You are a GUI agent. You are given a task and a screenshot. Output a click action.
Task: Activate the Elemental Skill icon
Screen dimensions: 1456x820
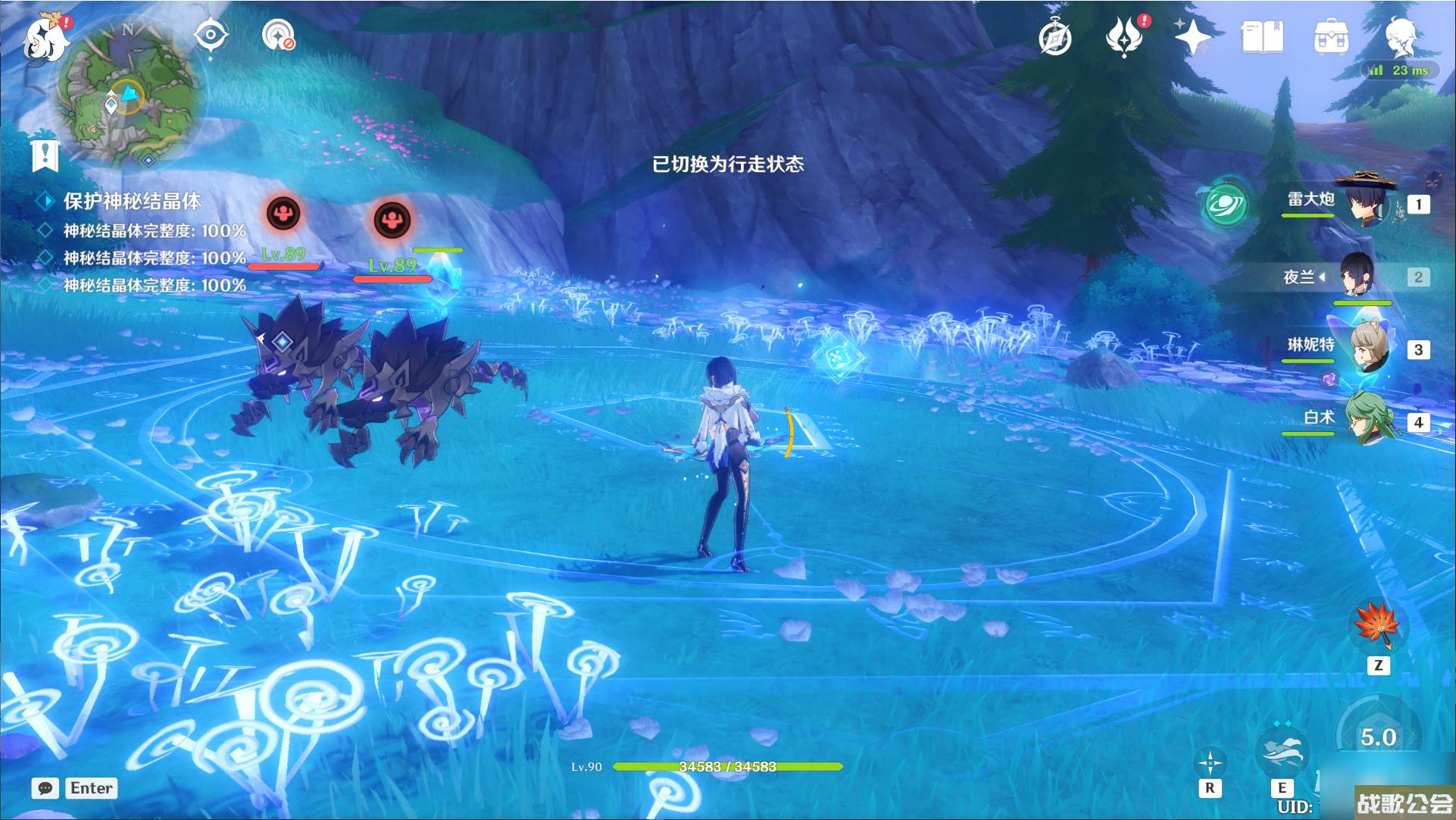click(1281, 750)
